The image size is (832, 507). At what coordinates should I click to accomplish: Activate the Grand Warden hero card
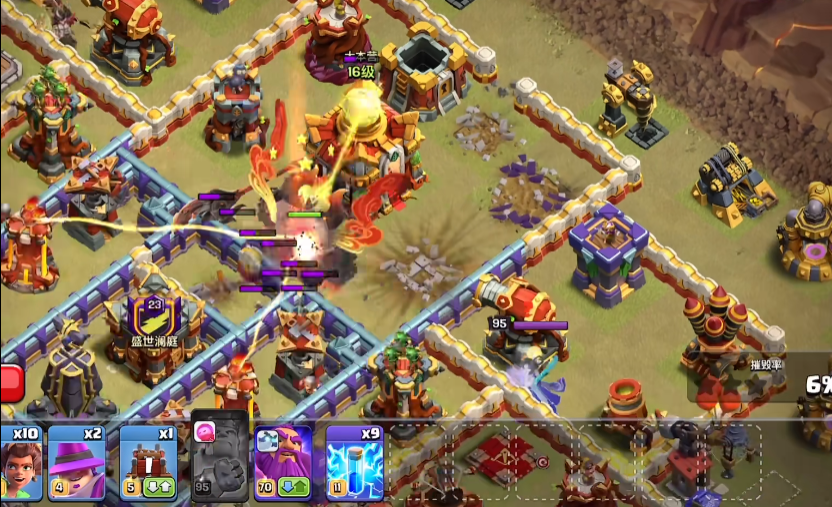(284, 463)
